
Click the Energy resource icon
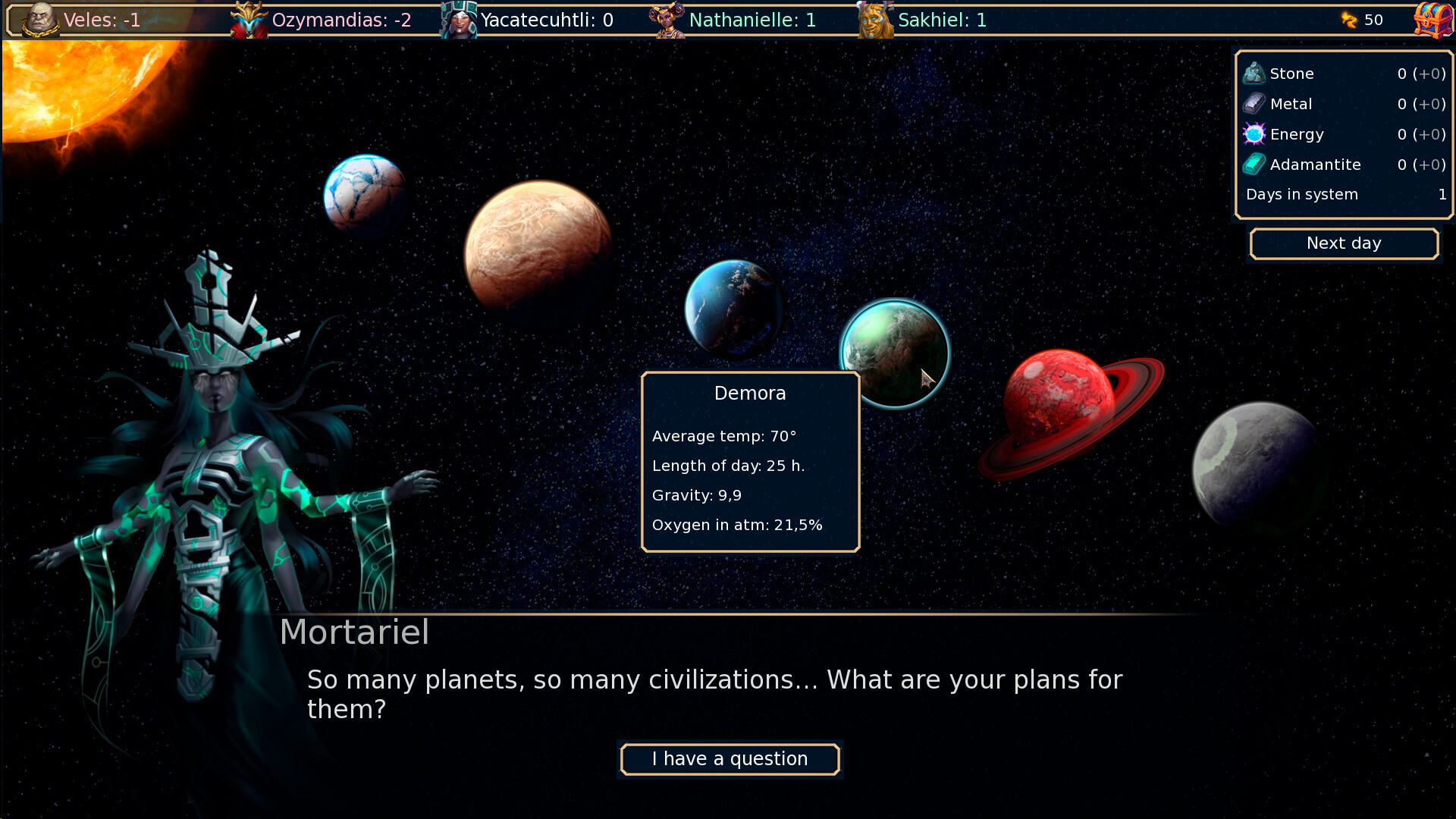click(1255, 134)
